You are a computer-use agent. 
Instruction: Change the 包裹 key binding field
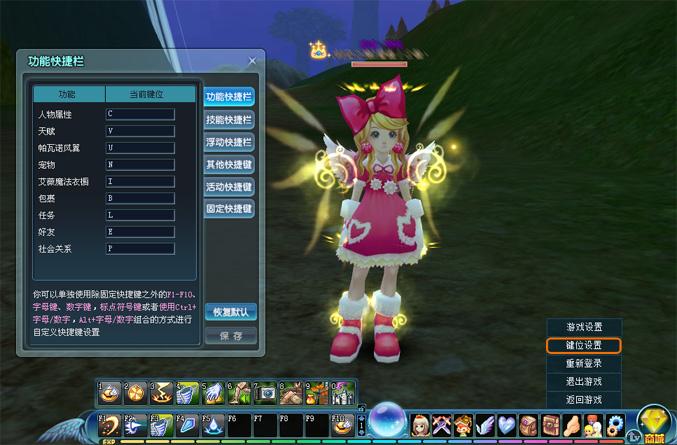click(x=140, y=198)
